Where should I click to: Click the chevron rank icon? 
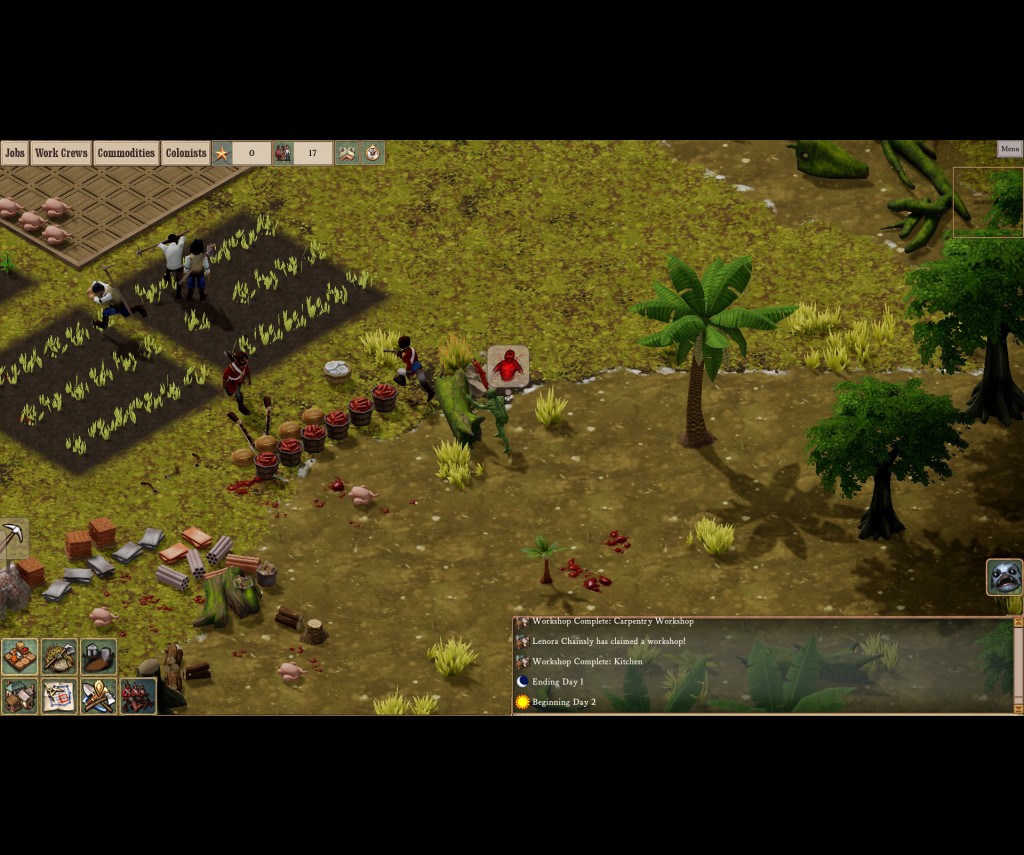(347, 153)
